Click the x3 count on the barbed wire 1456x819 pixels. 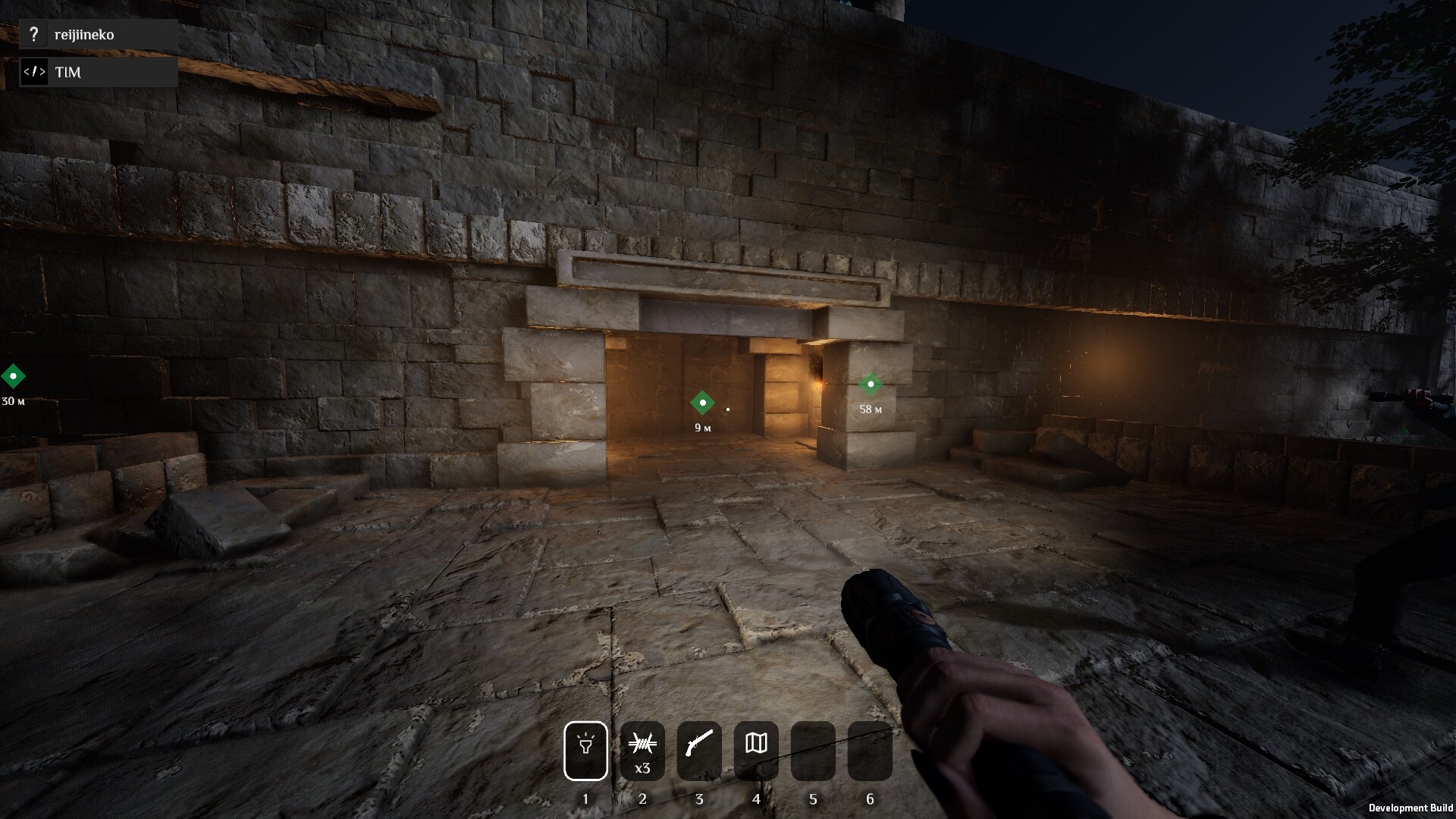click(x=642, y=768)
